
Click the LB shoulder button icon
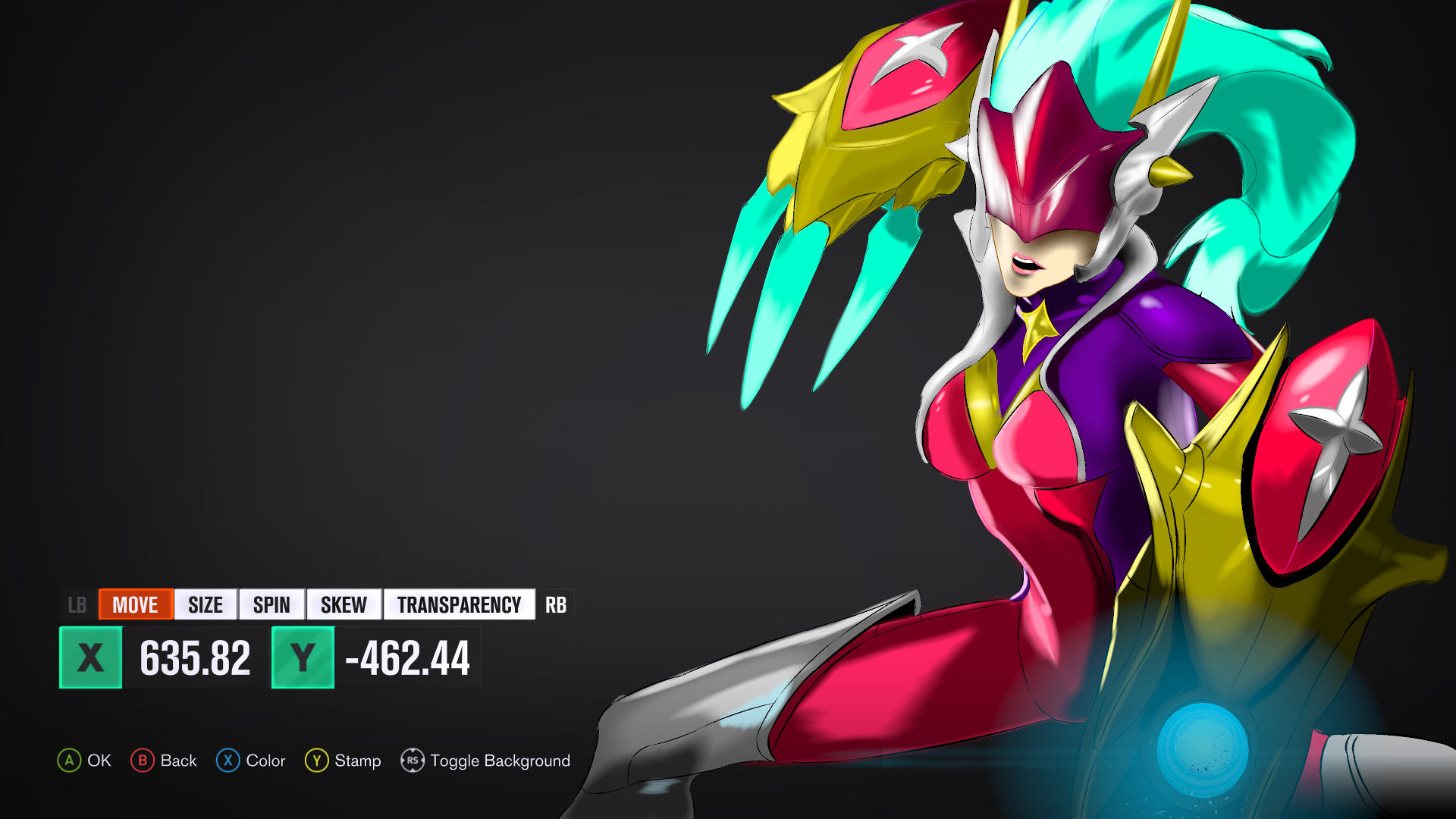point(77,604)
